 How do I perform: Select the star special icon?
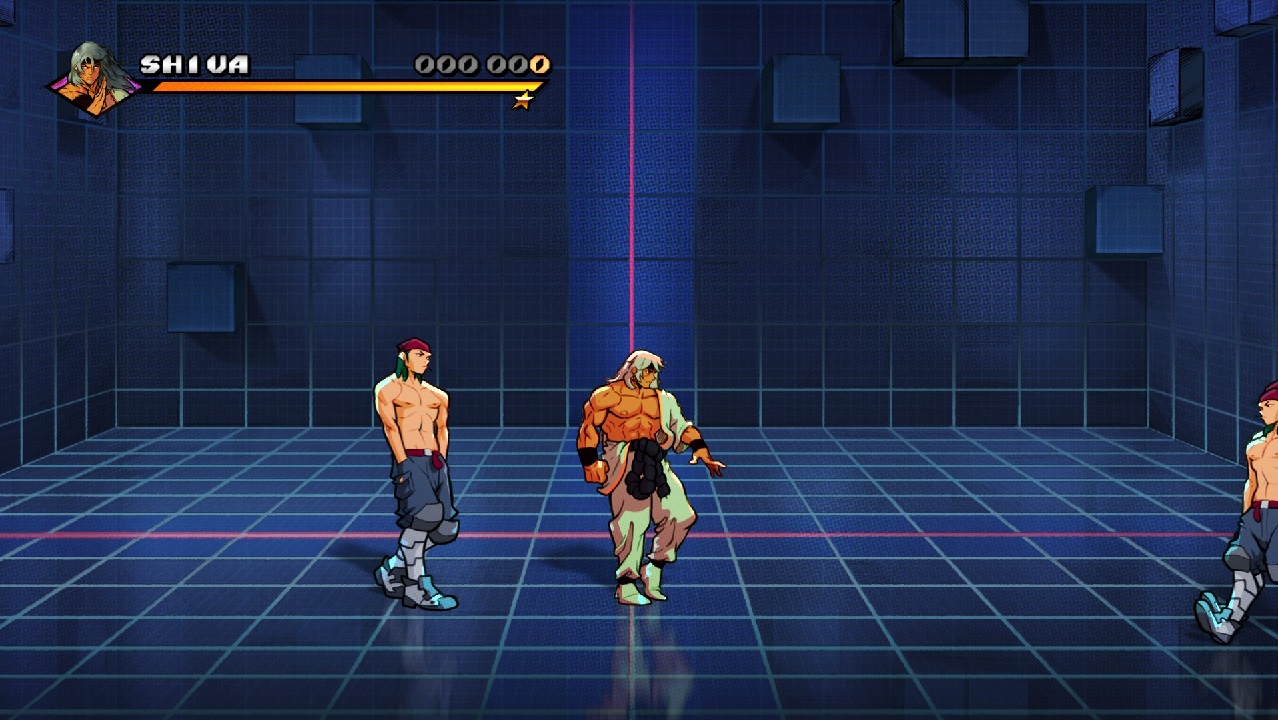coord(523,100)
